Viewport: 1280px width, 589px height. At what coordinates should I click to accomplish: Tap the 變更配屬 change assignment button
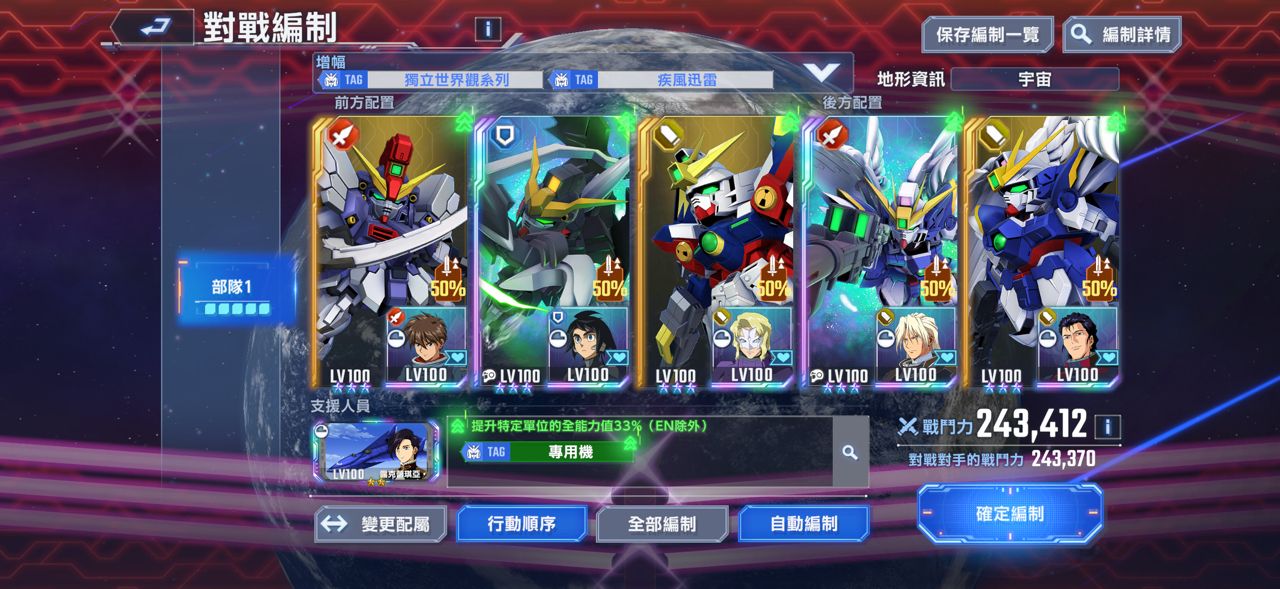point(380,523)
